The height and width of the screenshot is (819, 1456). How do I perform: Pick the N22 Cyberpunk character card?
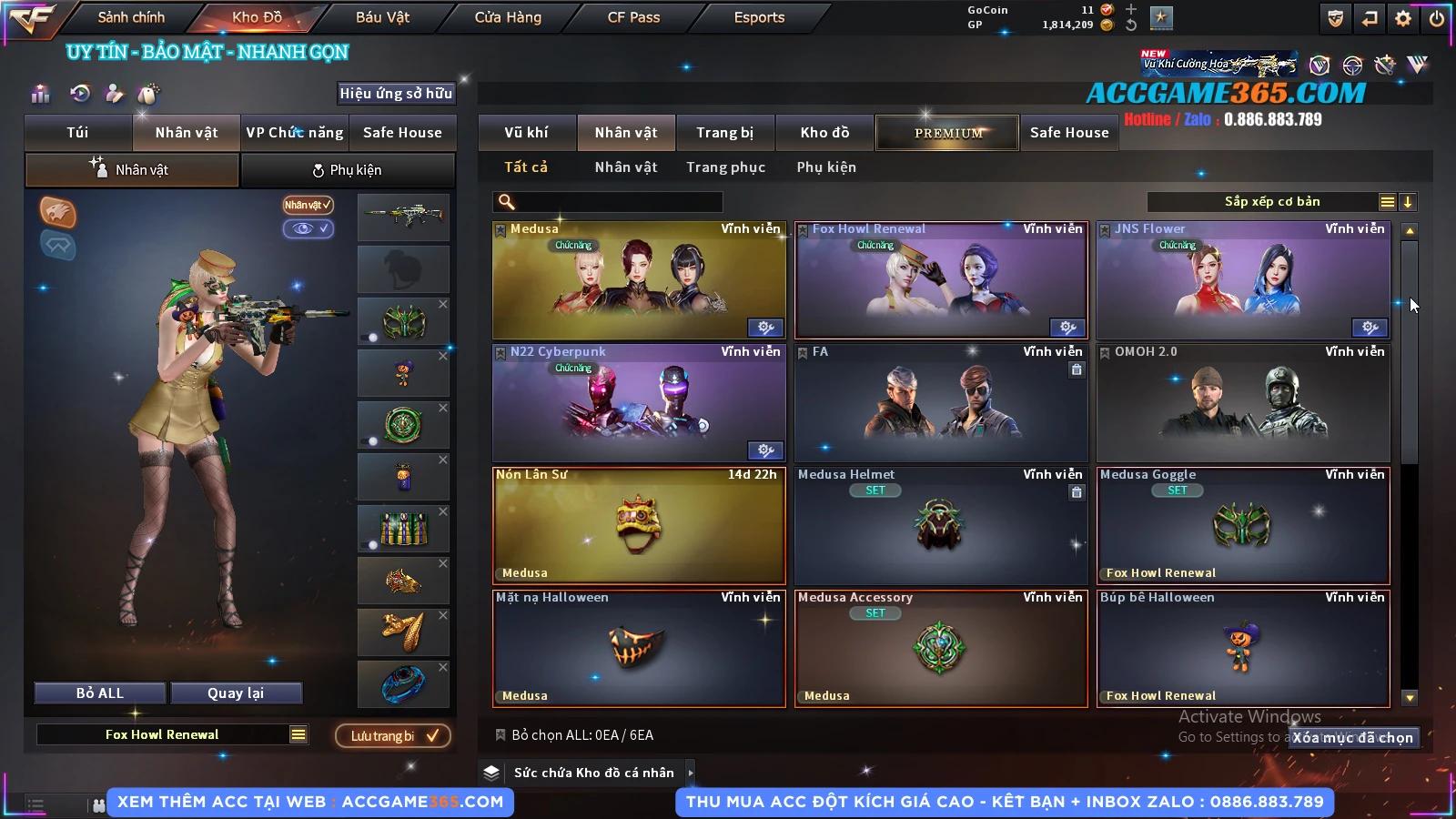coord(639,403)
